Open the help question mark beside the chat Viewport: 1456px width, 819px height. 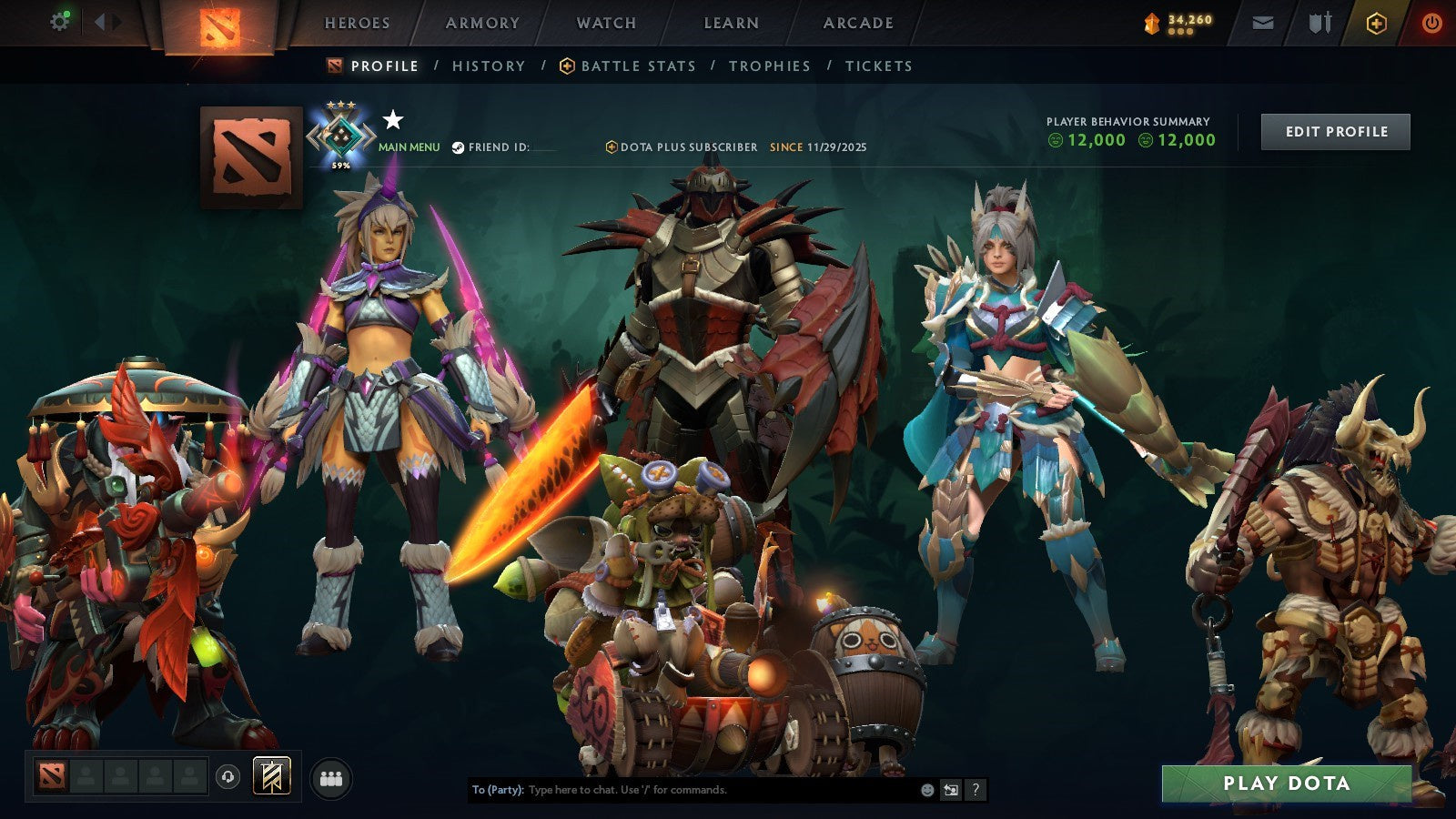[974, 790]
